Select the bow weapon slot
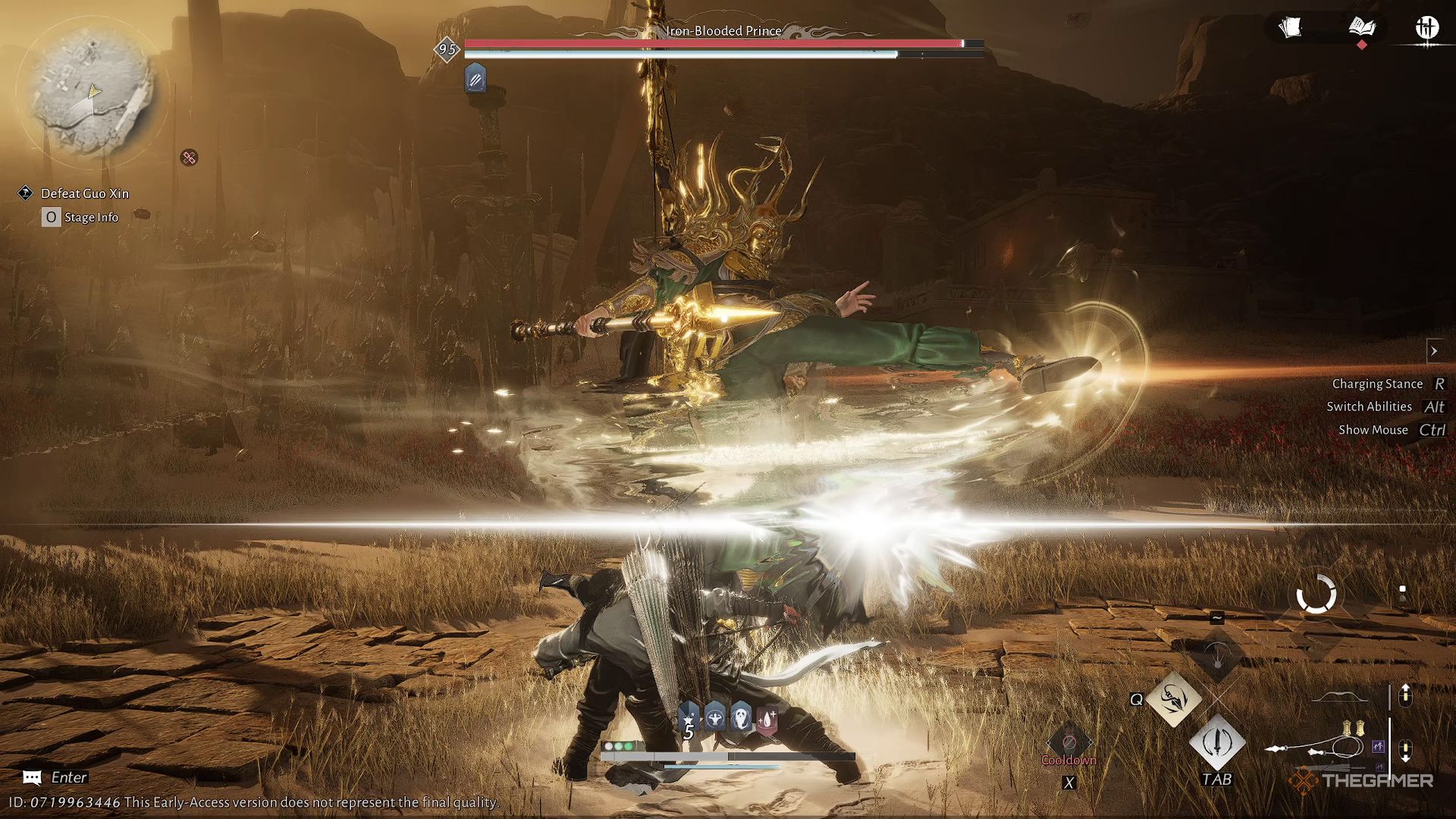 [x=1340, y=697]
